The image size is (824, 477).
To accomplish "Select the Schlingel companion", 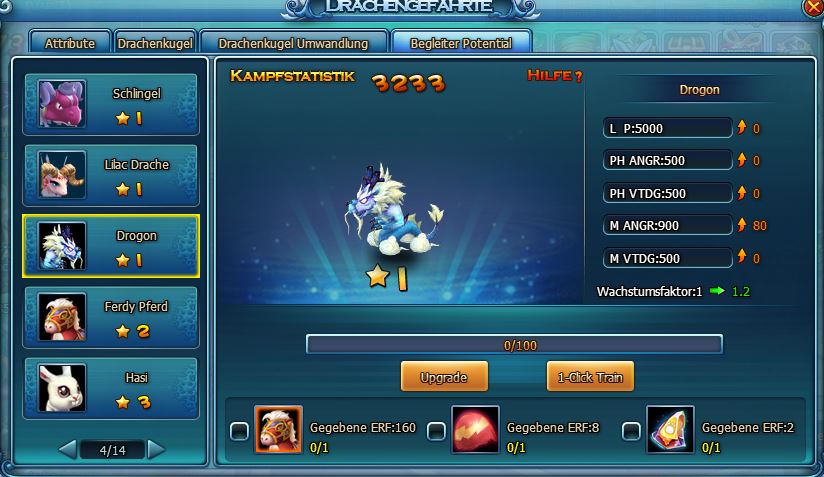I will click(x=111, y=104).
